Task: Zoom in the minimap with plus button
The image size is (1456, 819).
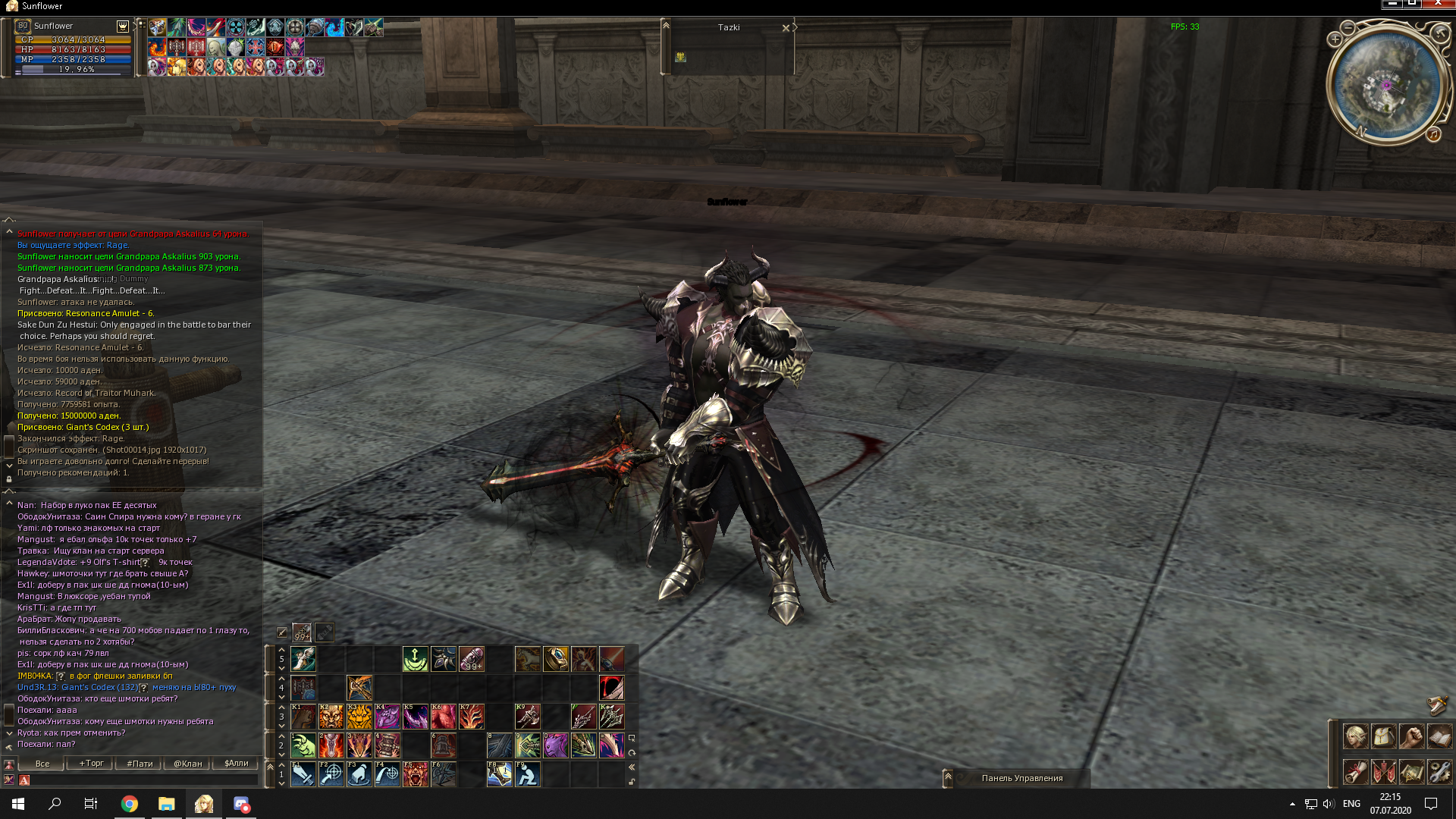Action: point(1335,39)
